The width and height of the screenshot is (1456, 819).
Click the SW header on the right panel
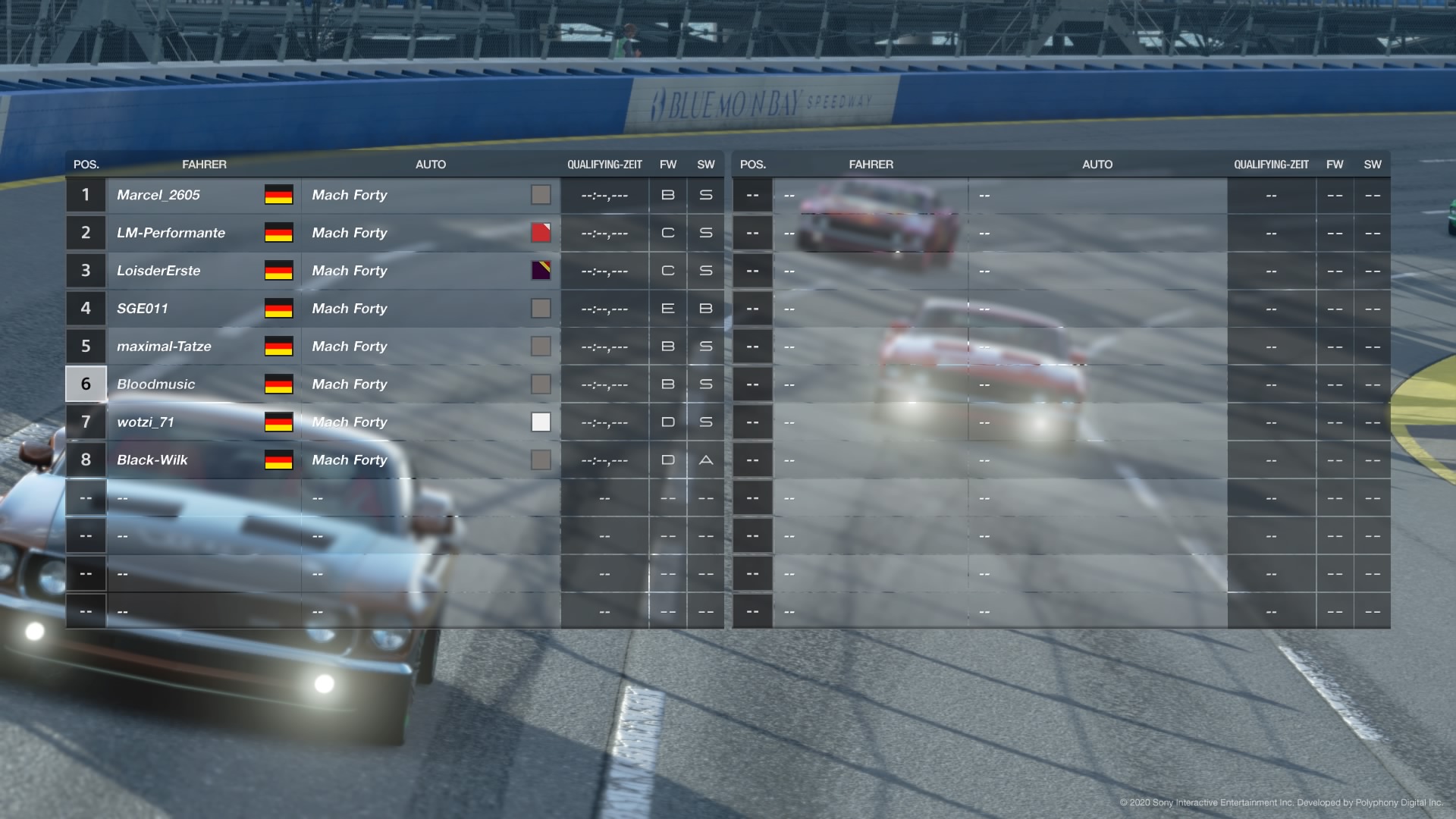click(x=1373, y=164)
